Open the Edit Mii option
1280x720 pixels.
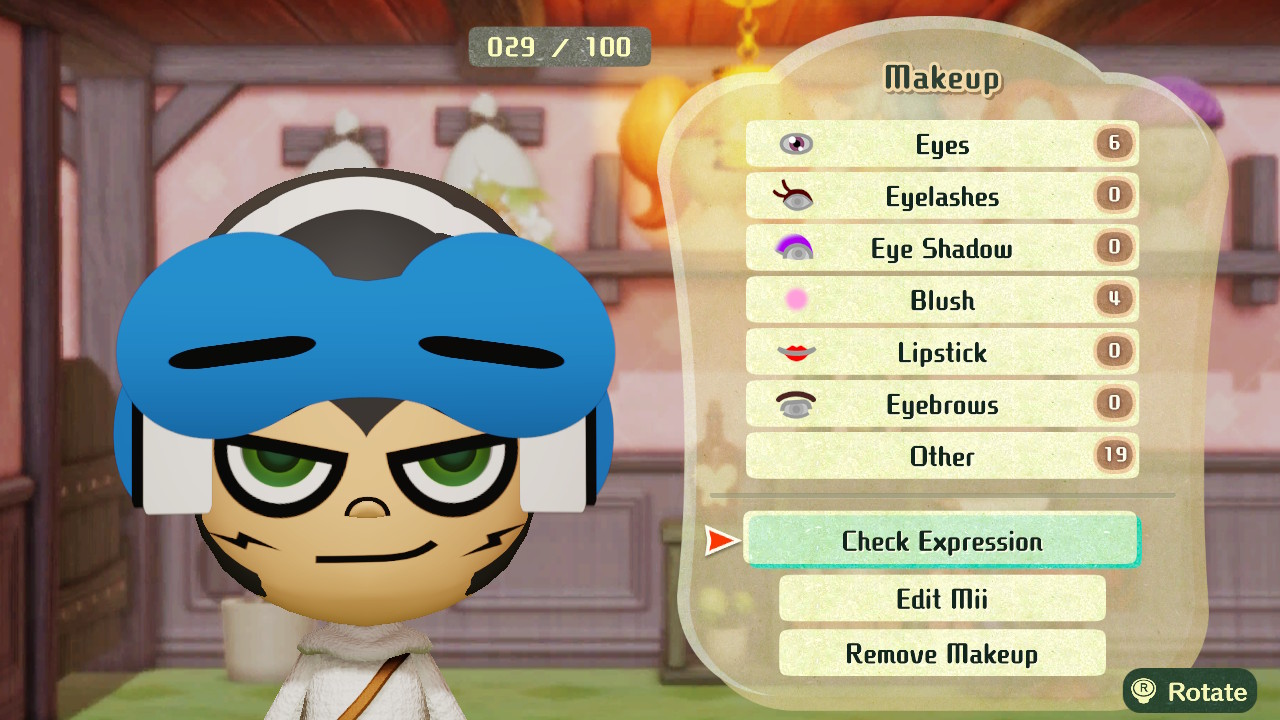941,598
